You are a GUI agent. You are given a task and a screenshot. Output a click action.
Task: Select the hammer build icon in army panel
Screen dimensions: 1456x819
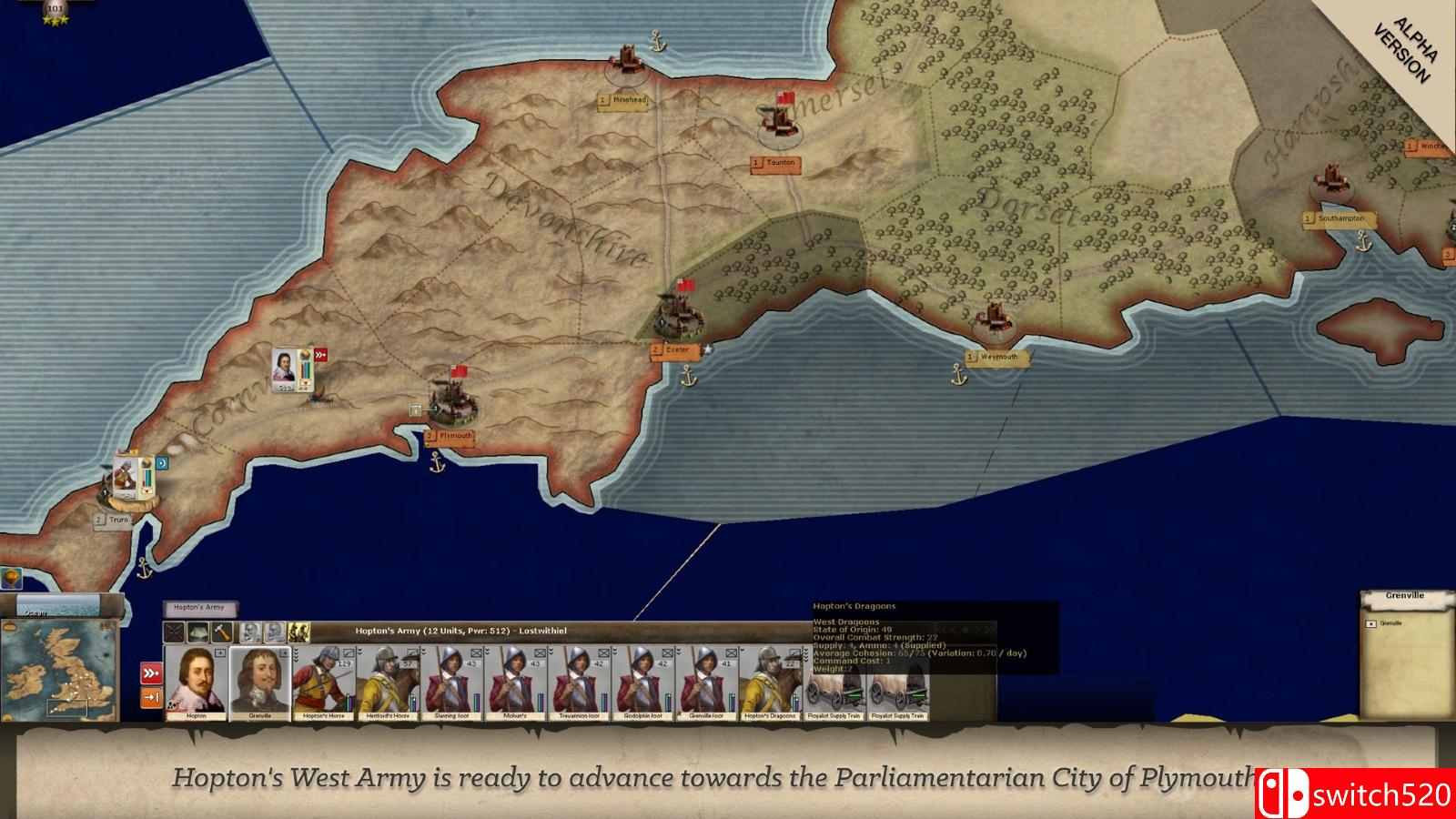click(x=222, y=632)
